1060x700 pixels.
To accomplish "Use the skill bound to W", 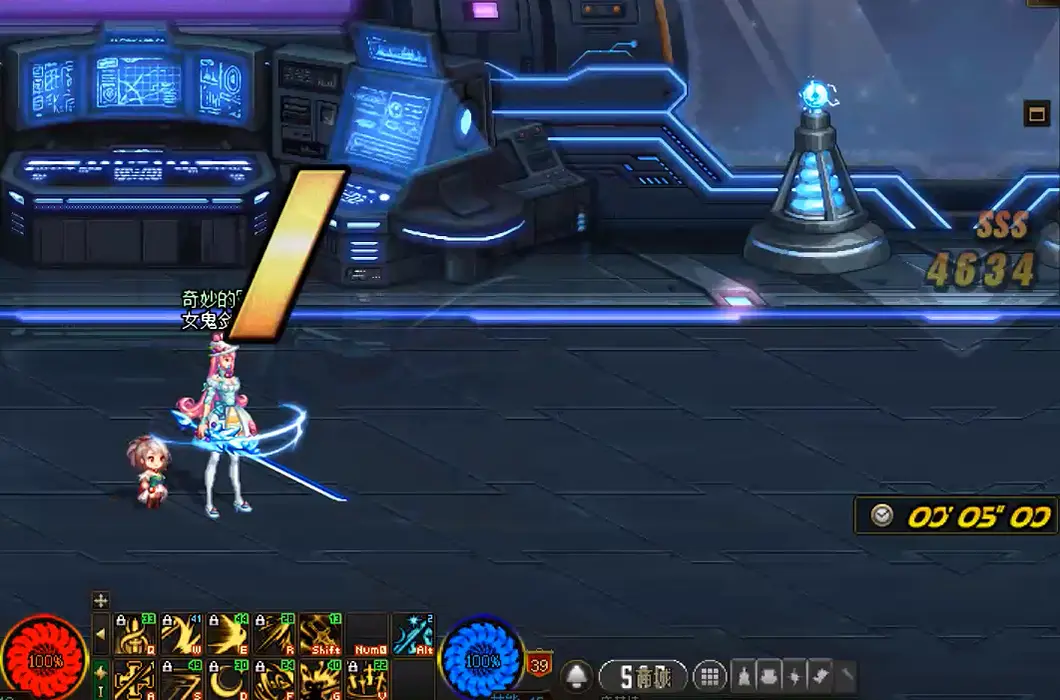I will click(181, 634).
